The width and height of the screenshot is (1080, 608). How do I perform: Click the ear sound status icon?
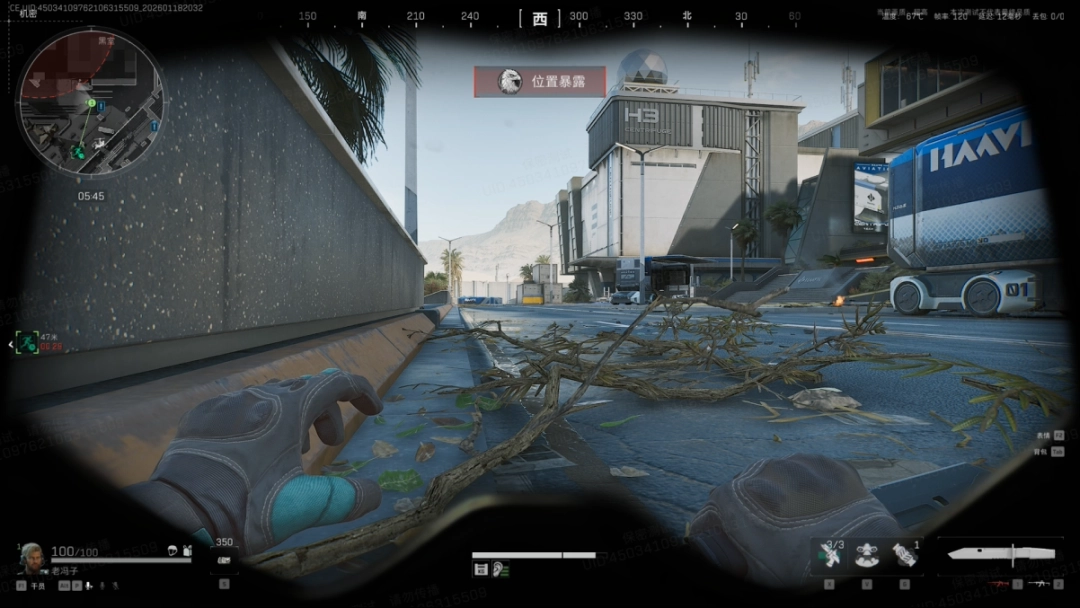point(500,569)
